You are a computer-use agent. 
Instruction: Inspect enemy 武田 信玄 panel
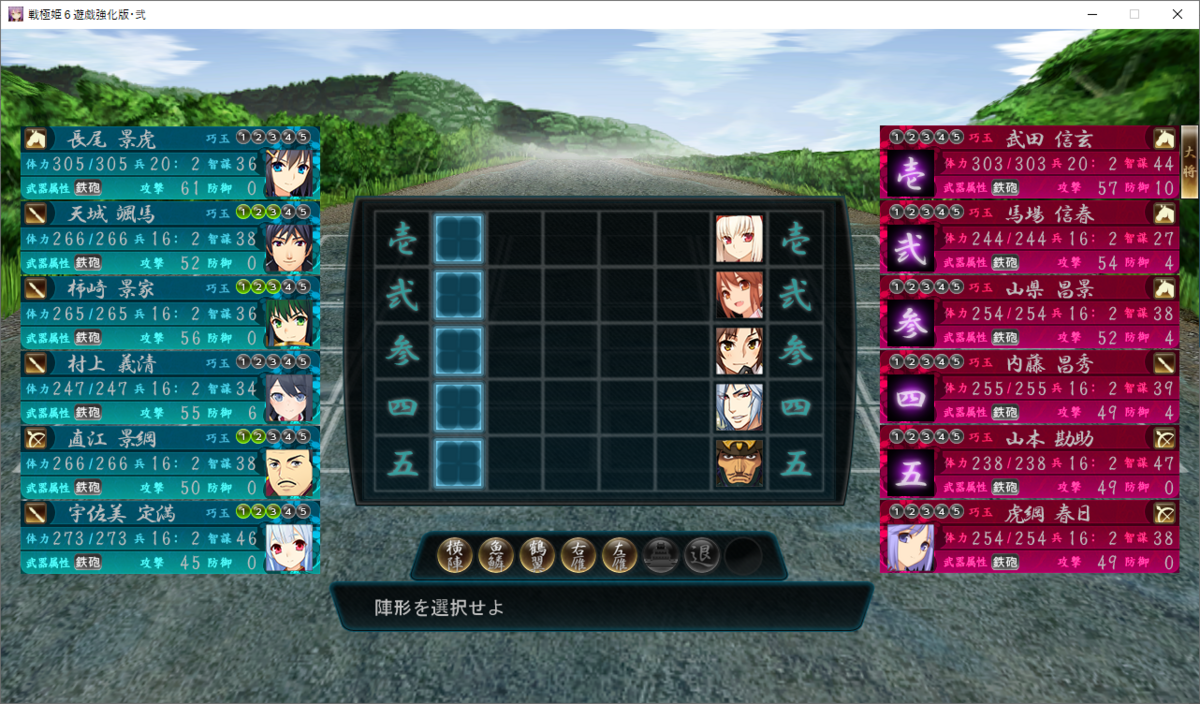tap(1028, 162)
